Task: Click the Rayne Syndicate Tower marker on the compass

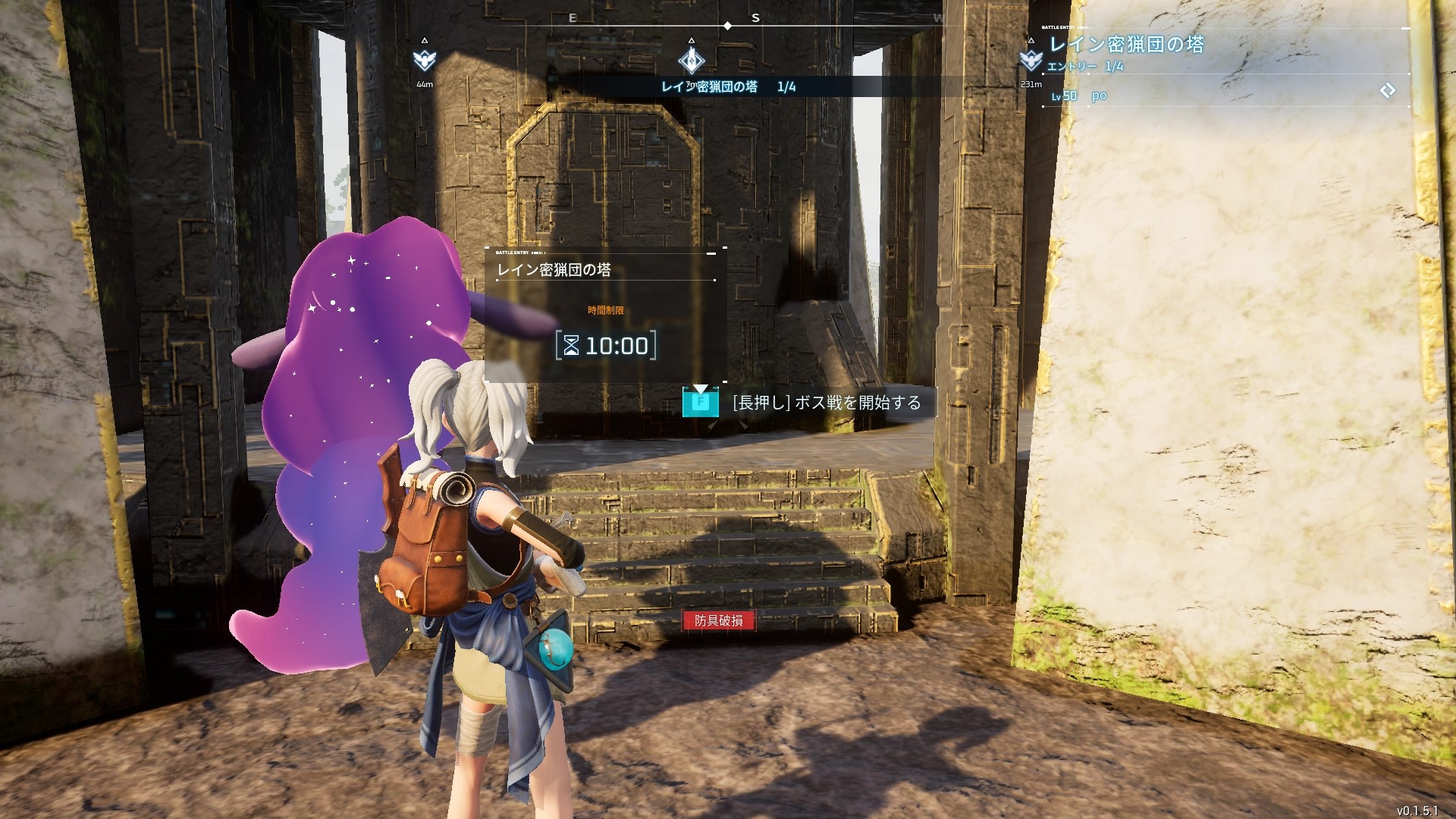Action: point(691,60)
